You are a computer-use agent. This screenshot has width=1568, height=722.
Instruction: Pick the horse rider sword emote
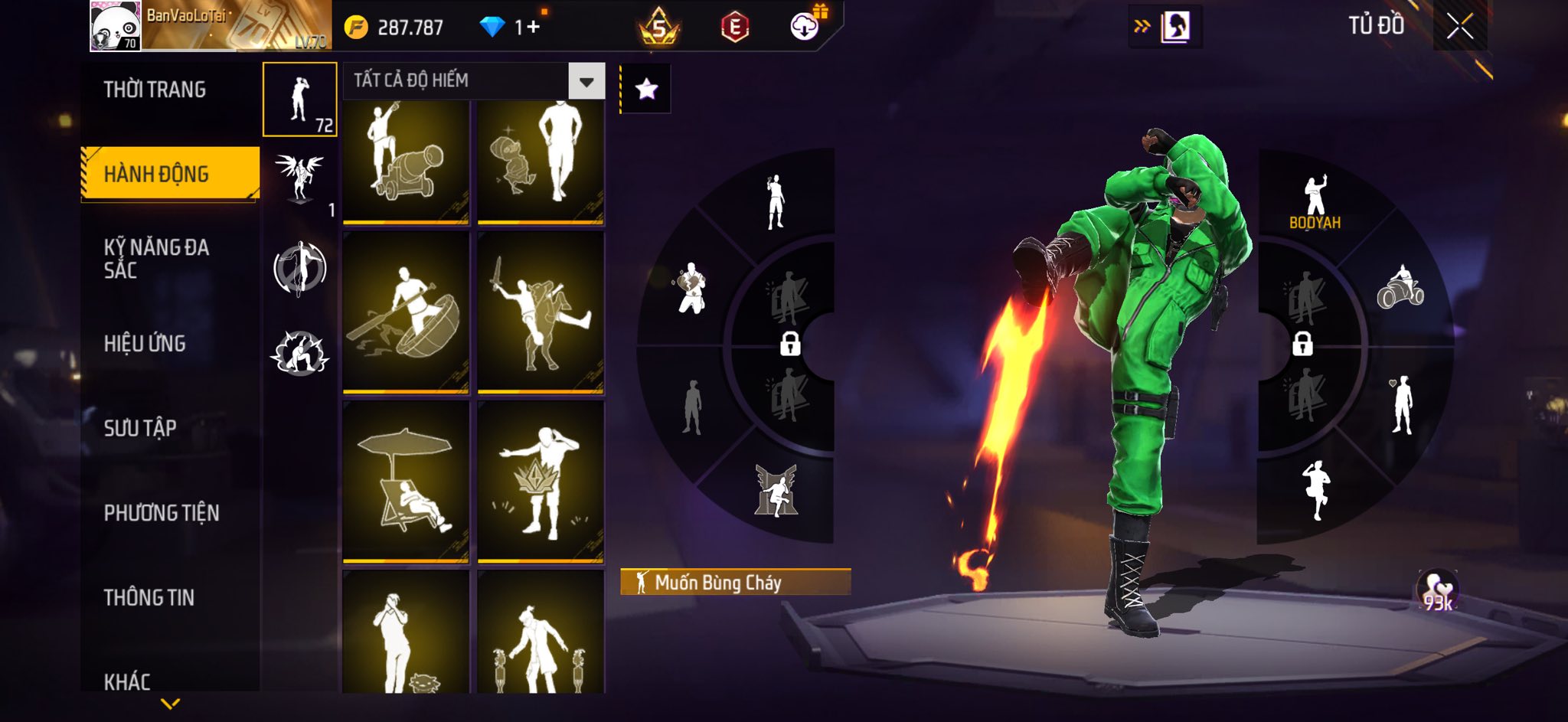click(x=541, y=313)
